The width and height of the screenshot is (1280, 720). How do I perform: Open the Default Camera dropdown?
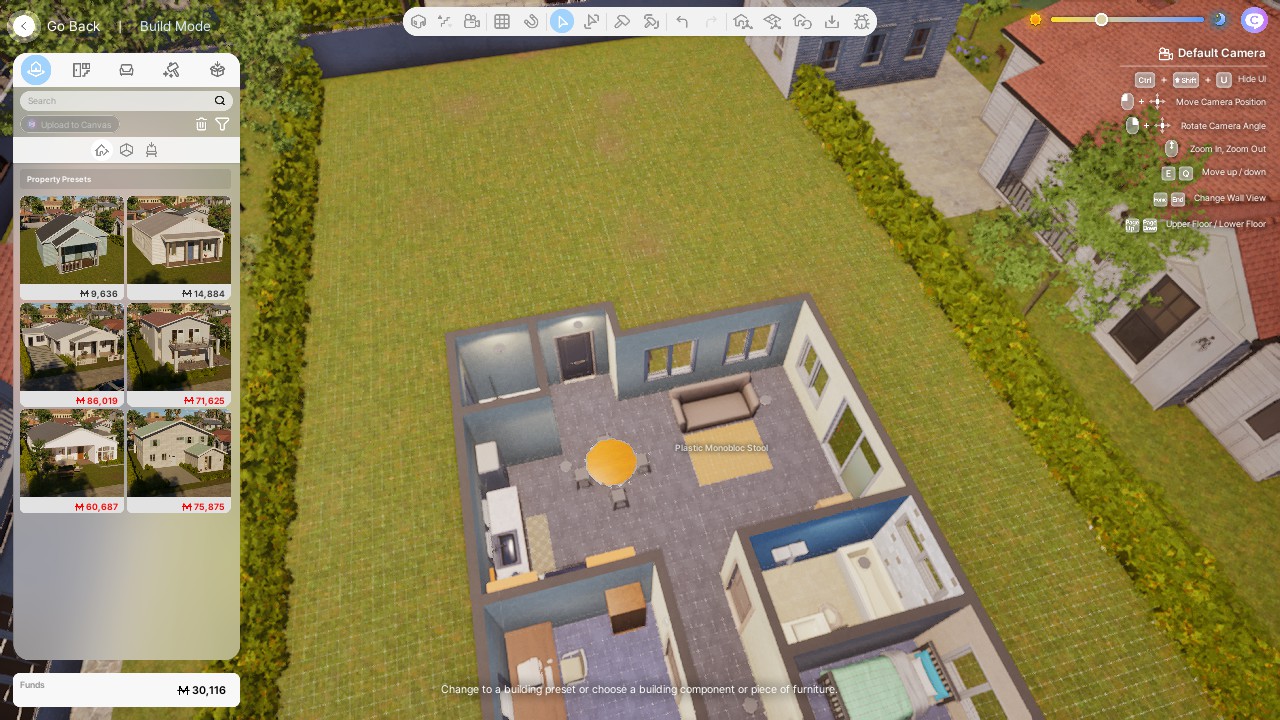point(1210,53)
